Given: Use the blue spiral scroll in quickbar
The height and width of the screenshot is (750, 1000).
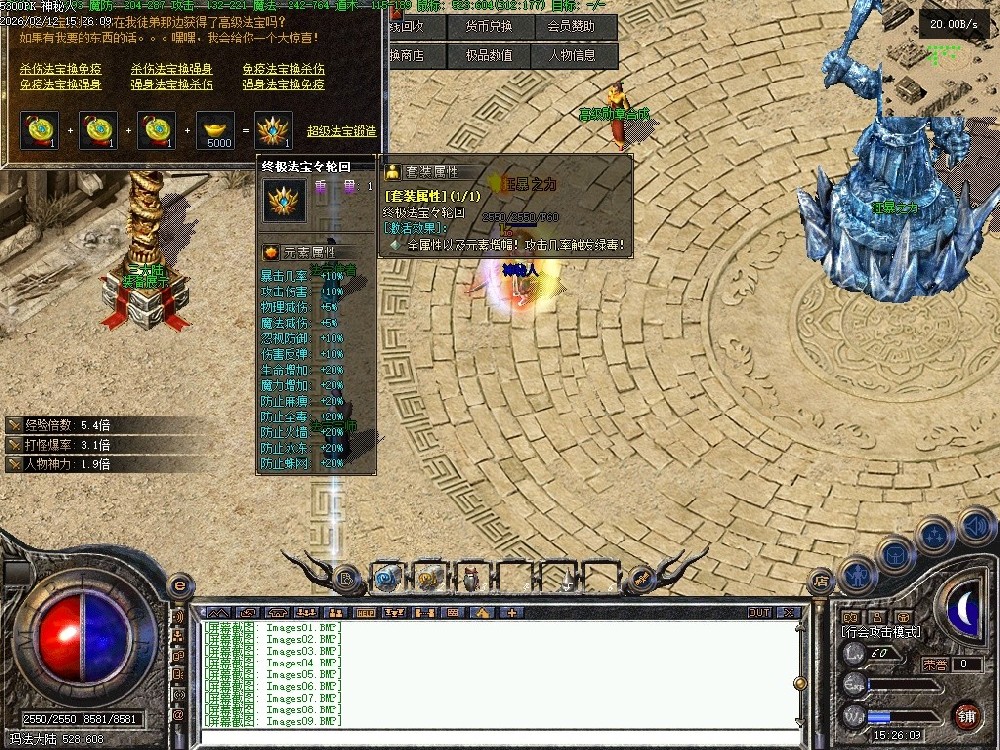Looking at the screenshot, I should (388, 576).
